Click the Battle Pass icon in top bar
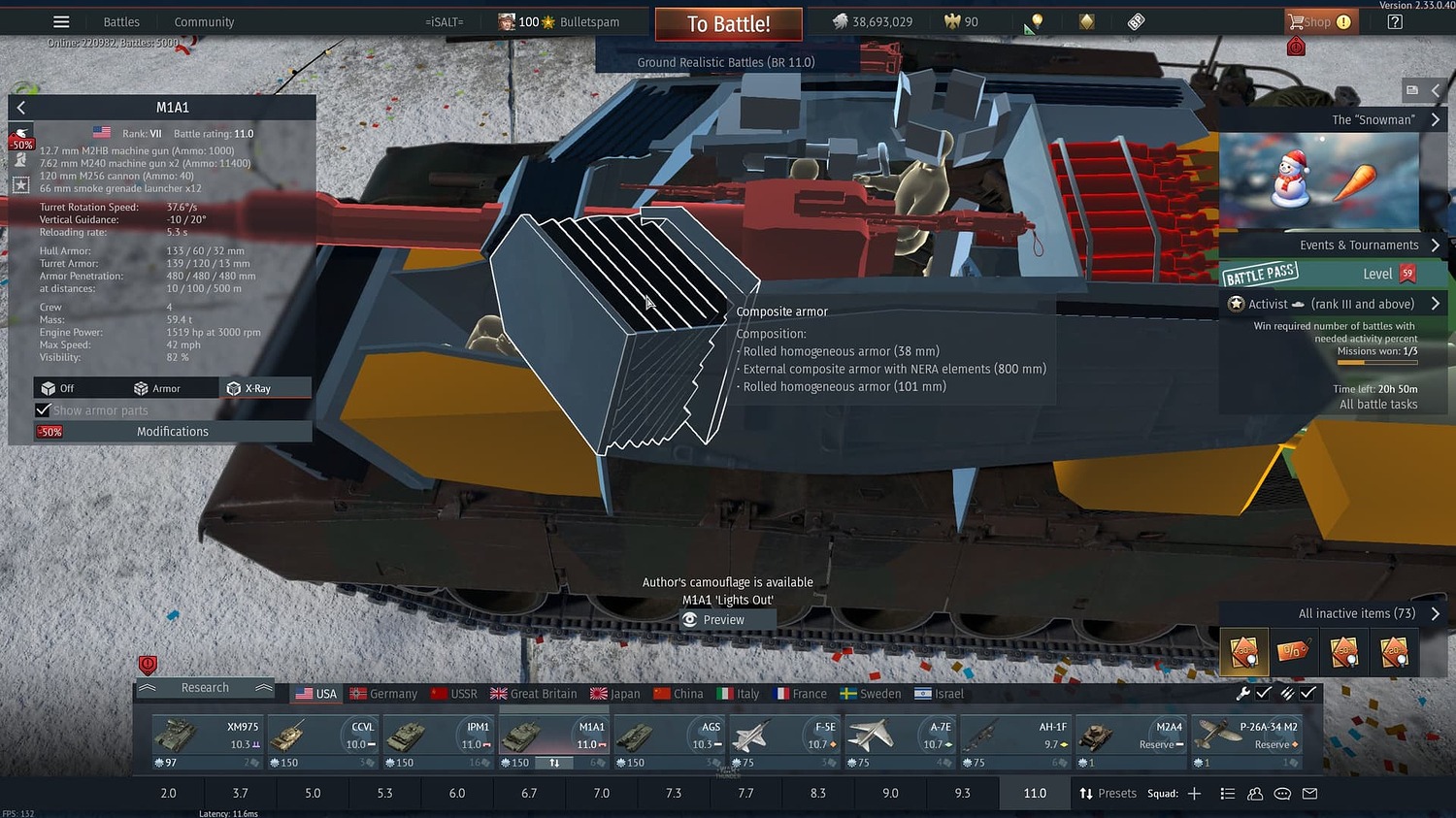 pos(1136,21)
